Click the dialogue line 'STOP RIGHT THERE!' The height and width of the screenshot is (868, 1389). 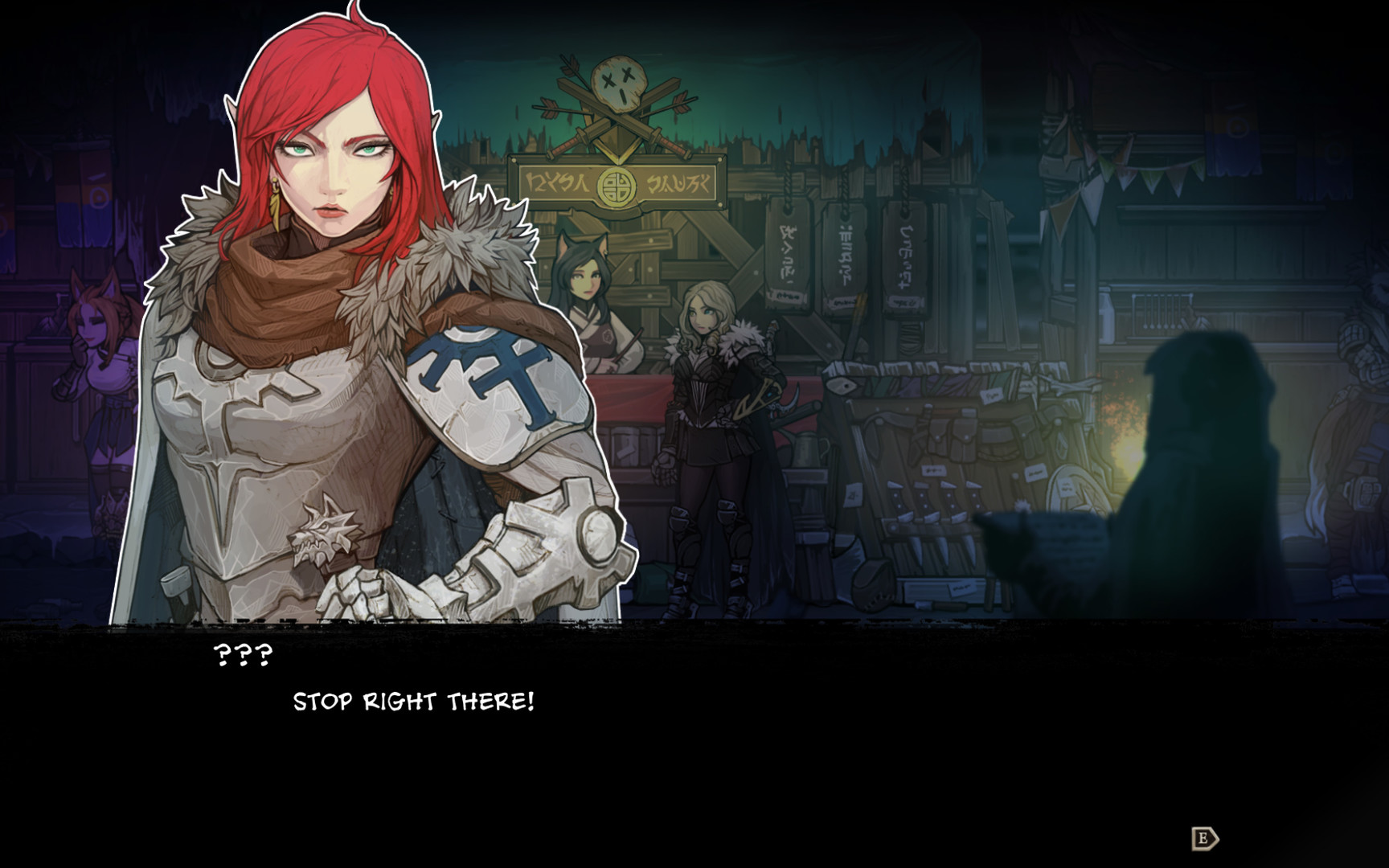[x=415, y=701]
